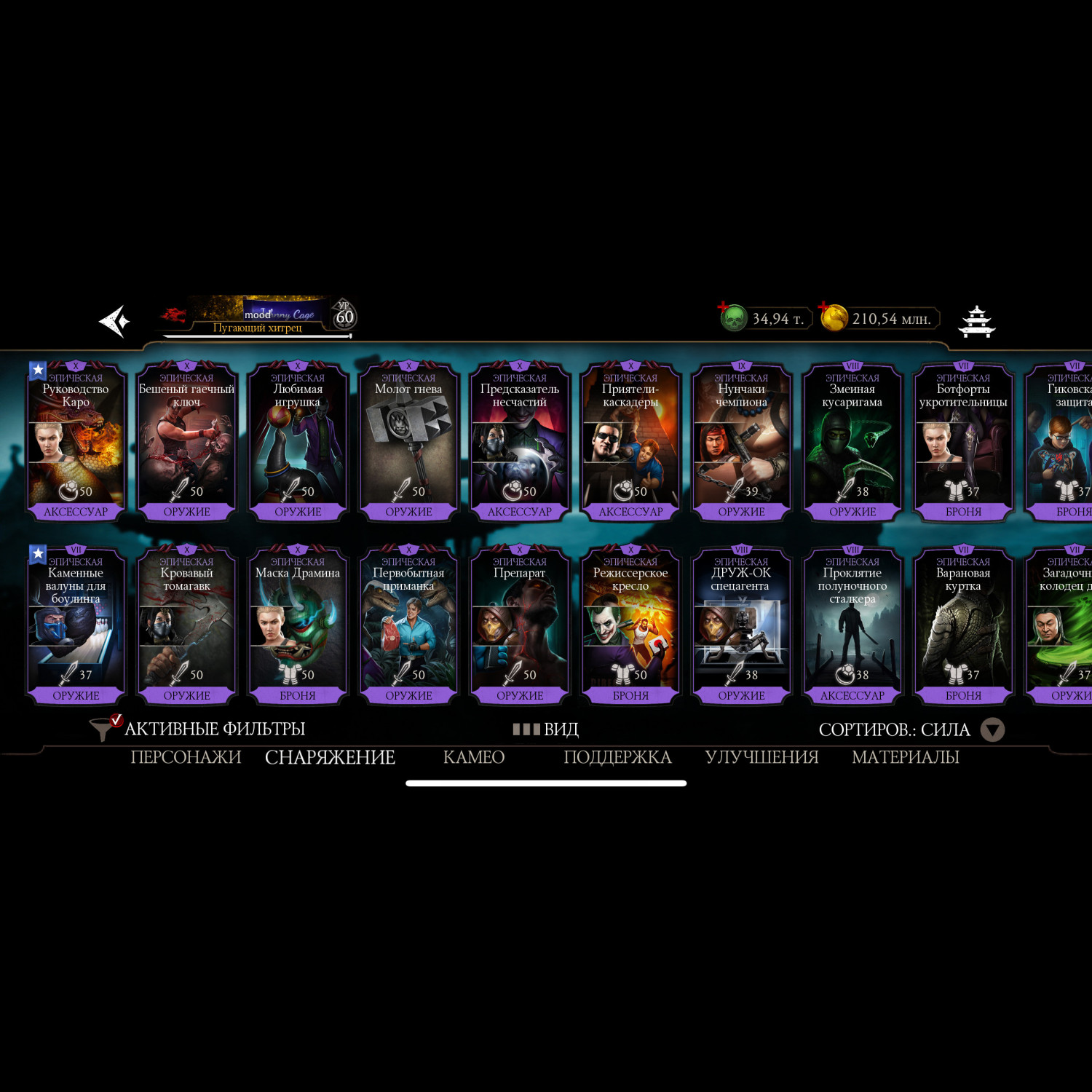Switch to the КАМЕО tab
Image resolution: width=1092 pixels, height=1092 pixels.
[473, 757]
